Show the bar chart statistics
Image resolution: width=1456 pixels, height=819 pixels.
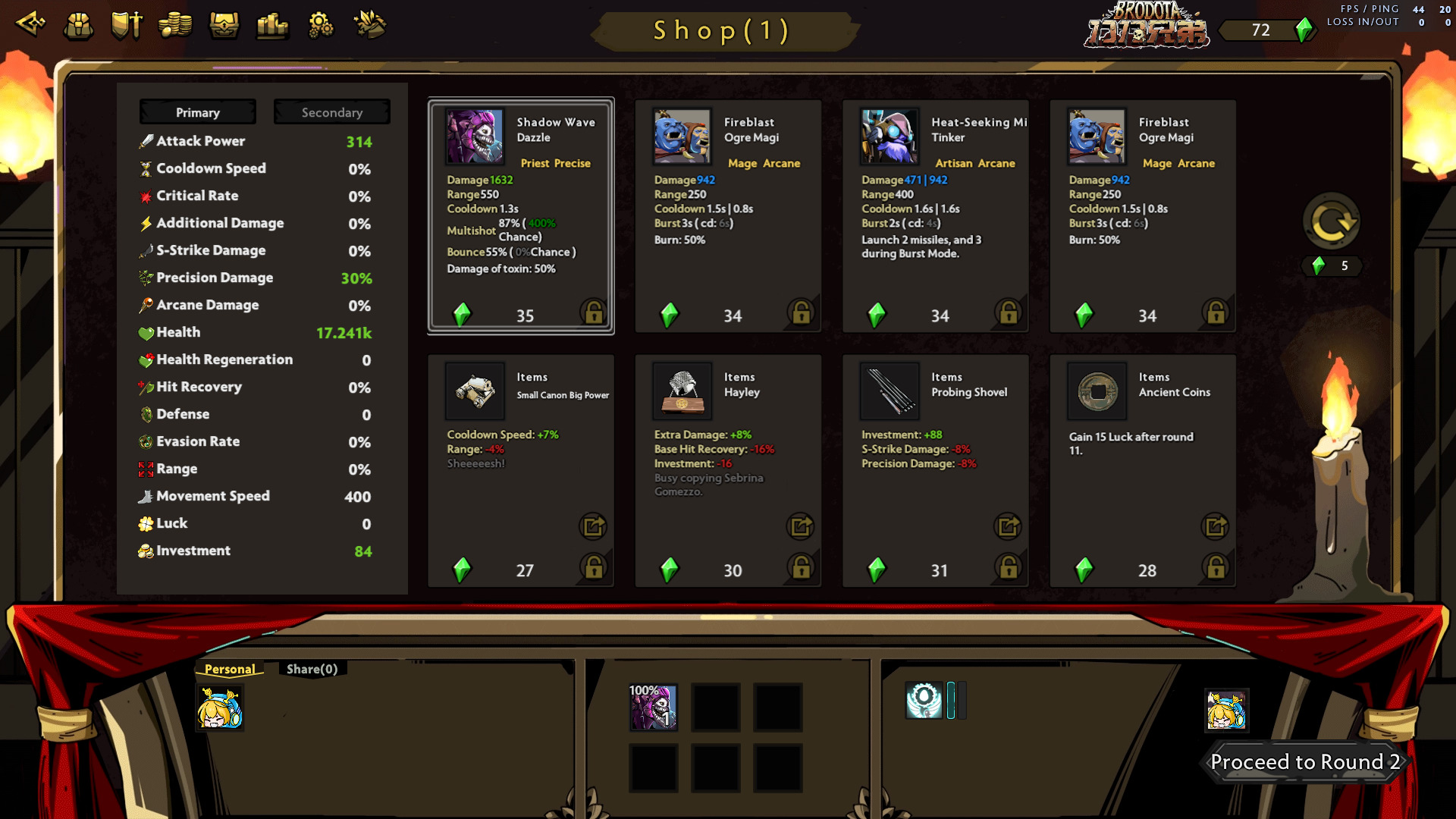[272, 26]
